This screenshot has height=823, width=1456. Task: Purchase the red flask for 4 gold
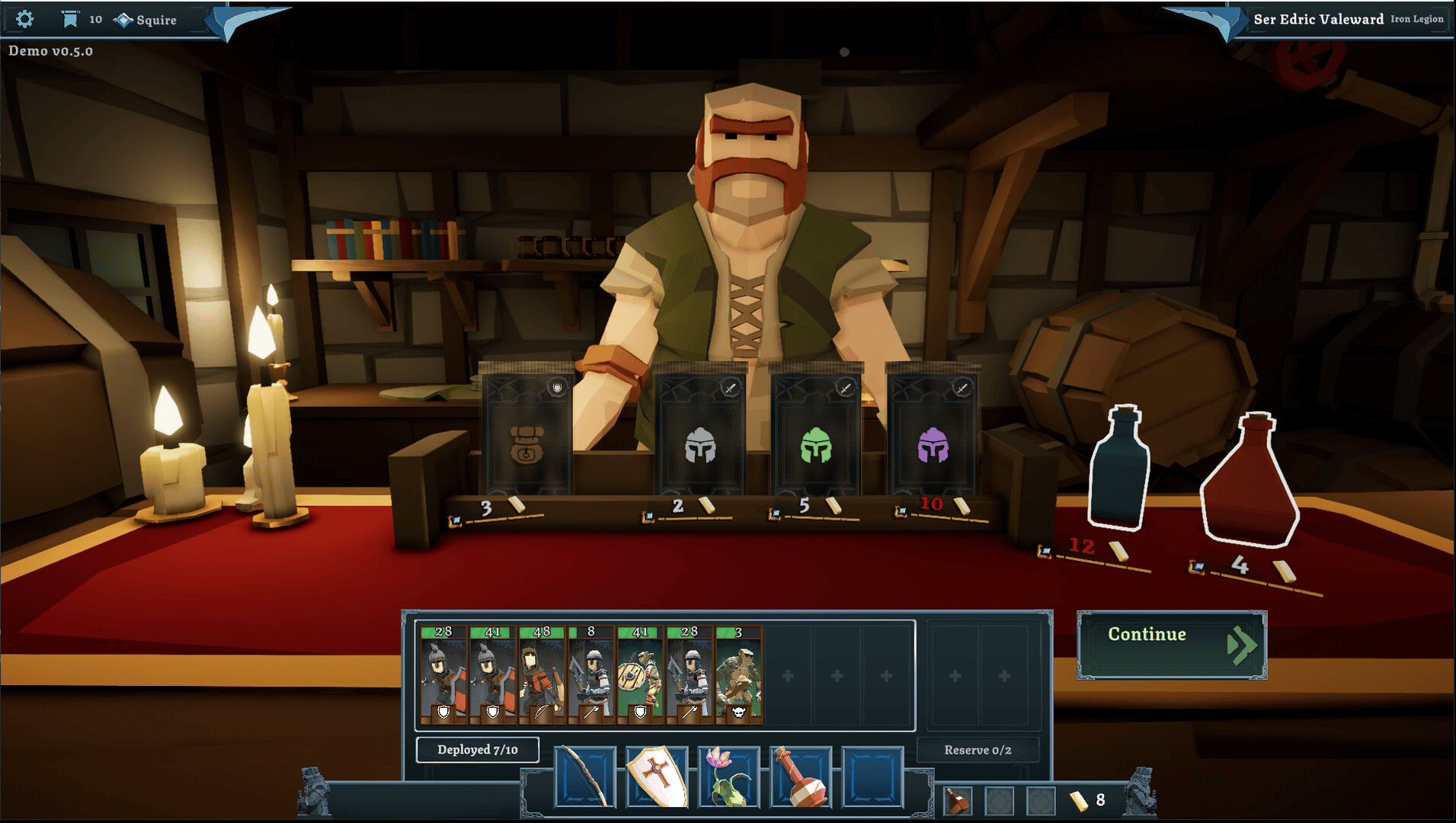click(1250, 482)
